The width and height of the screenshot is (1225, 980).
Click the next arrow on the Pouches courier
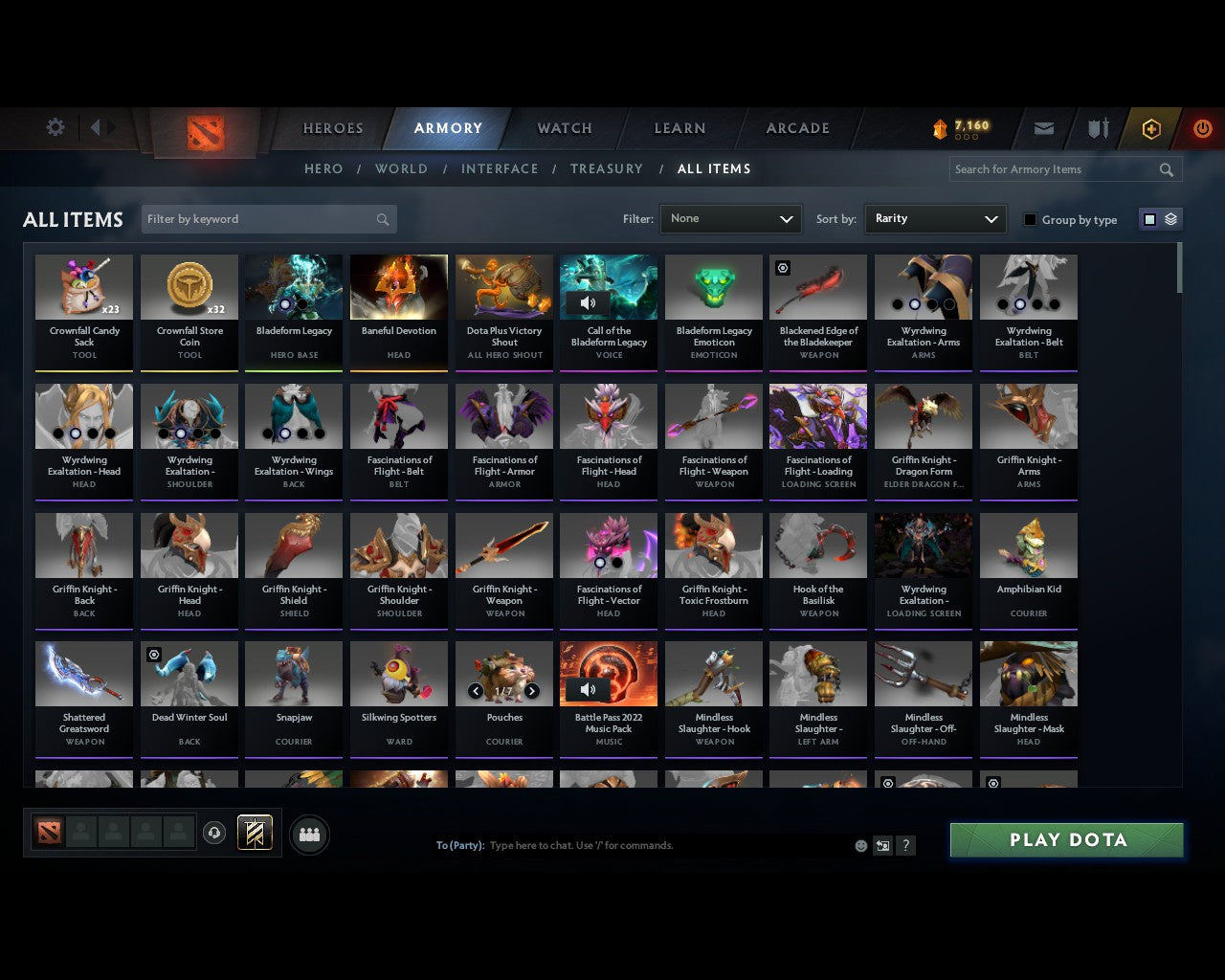pos(533,689)
